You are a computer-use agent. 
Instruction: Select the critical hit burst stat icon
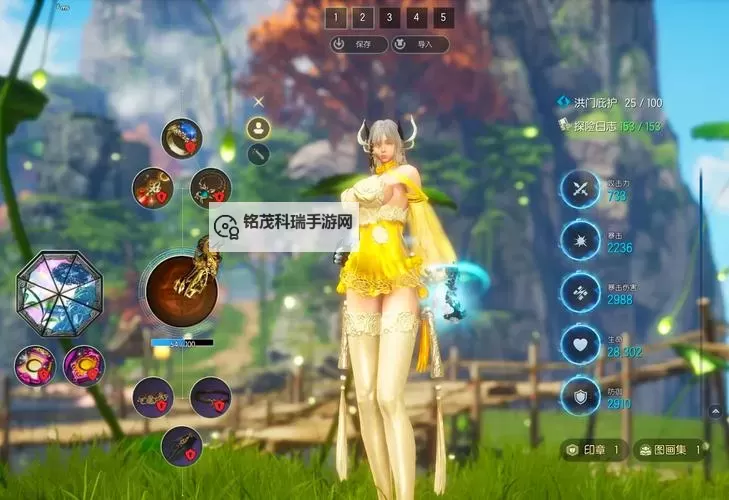580,241
